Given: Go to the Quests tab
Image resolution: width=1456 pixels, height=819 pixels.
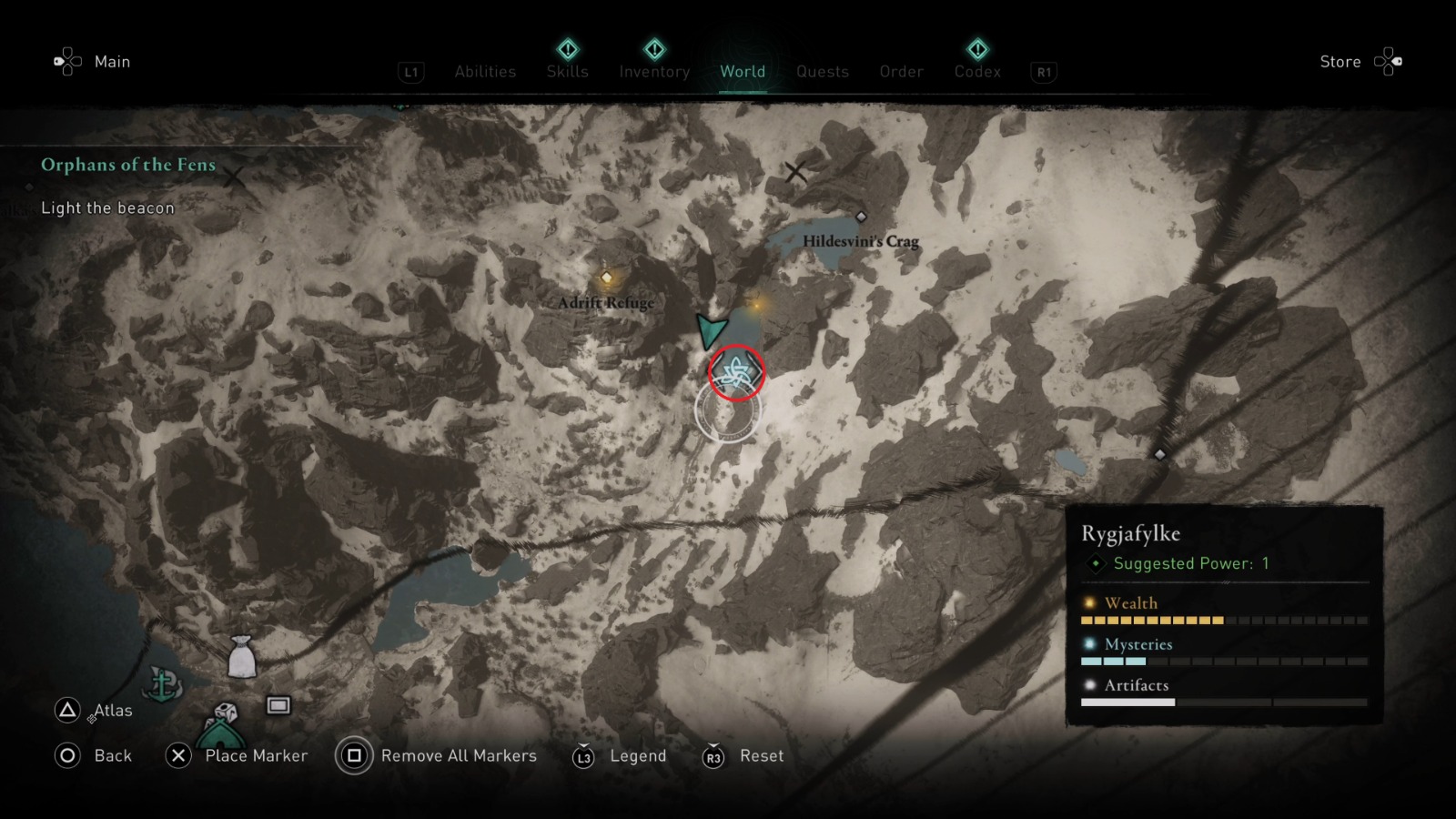Looking at the screenshot, I should (x=822, y=72).
